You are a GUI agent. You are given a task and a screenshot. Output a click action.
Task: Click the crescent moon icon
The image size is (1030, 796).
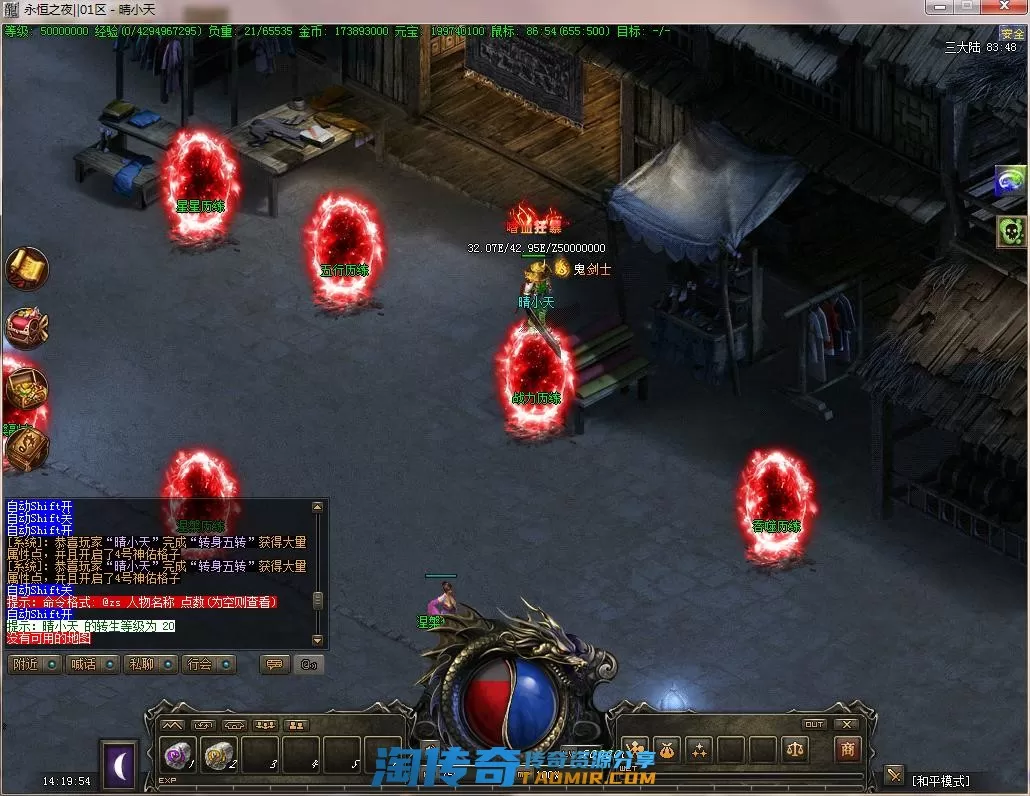(x=119, y=764)
